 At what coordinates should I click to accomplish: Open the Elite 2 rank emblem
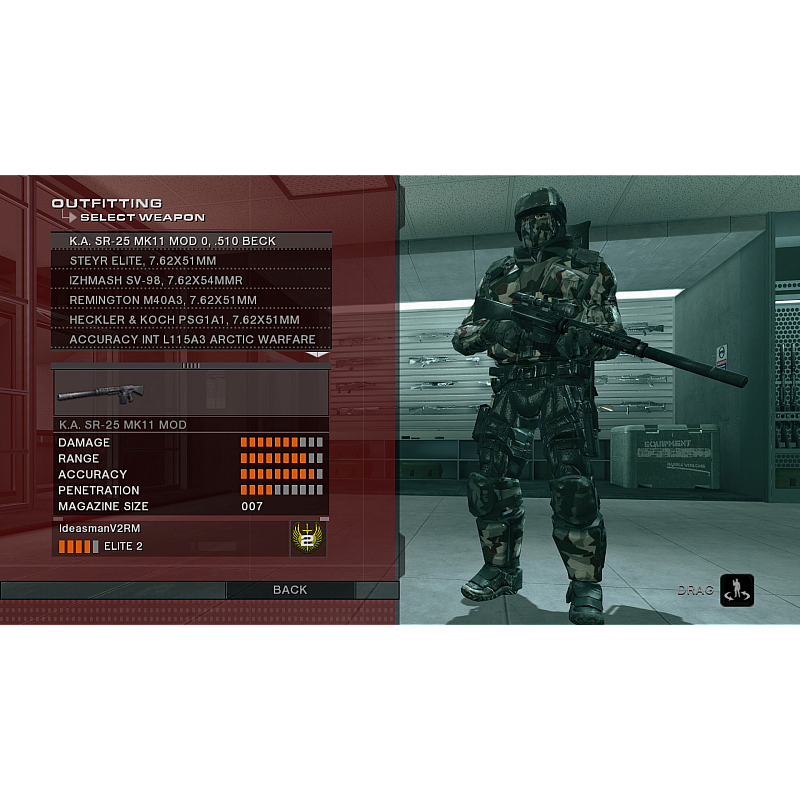[x=306, y=538]
